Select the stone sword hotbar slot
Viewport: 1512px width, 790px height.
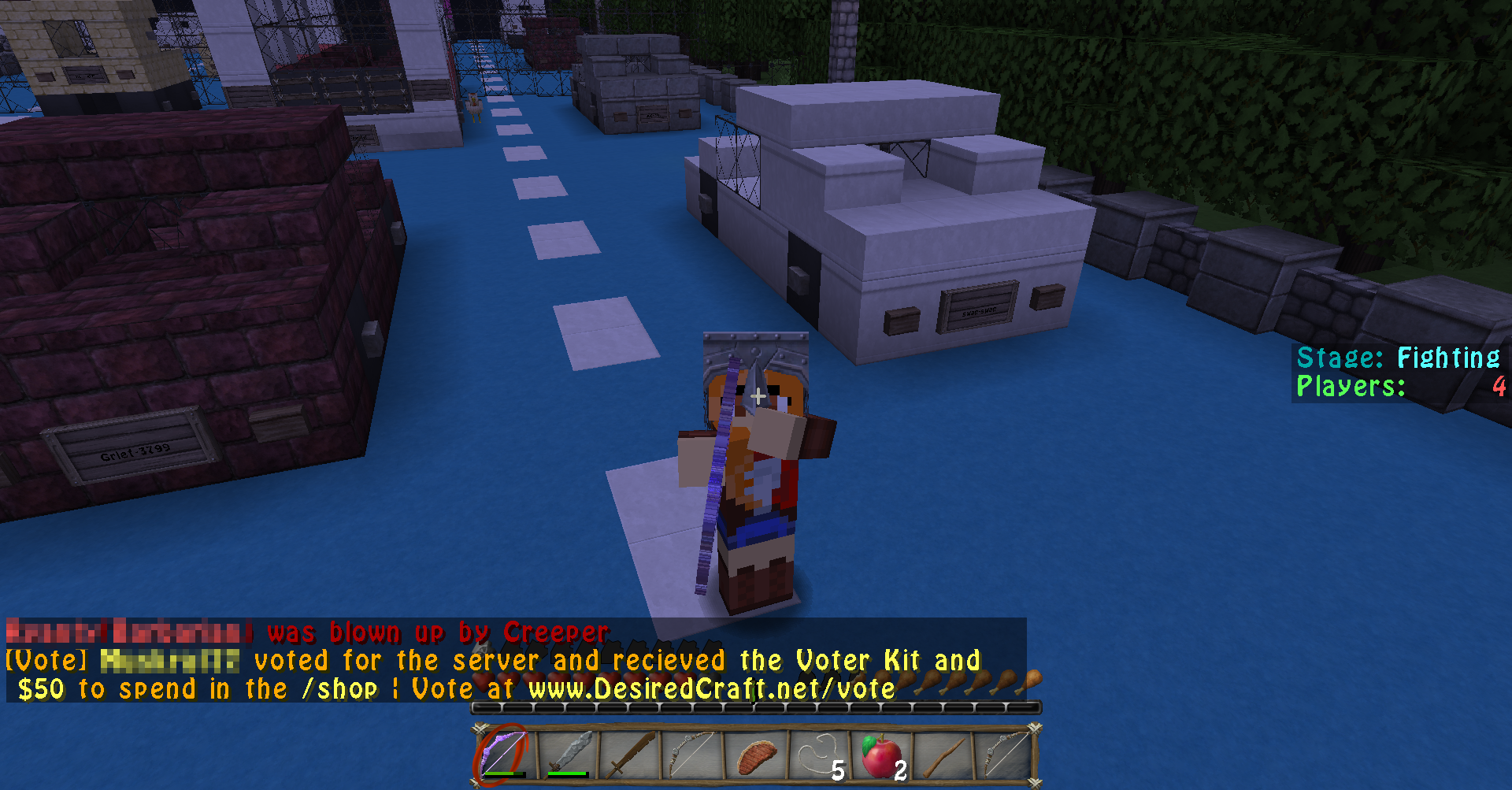568,754
